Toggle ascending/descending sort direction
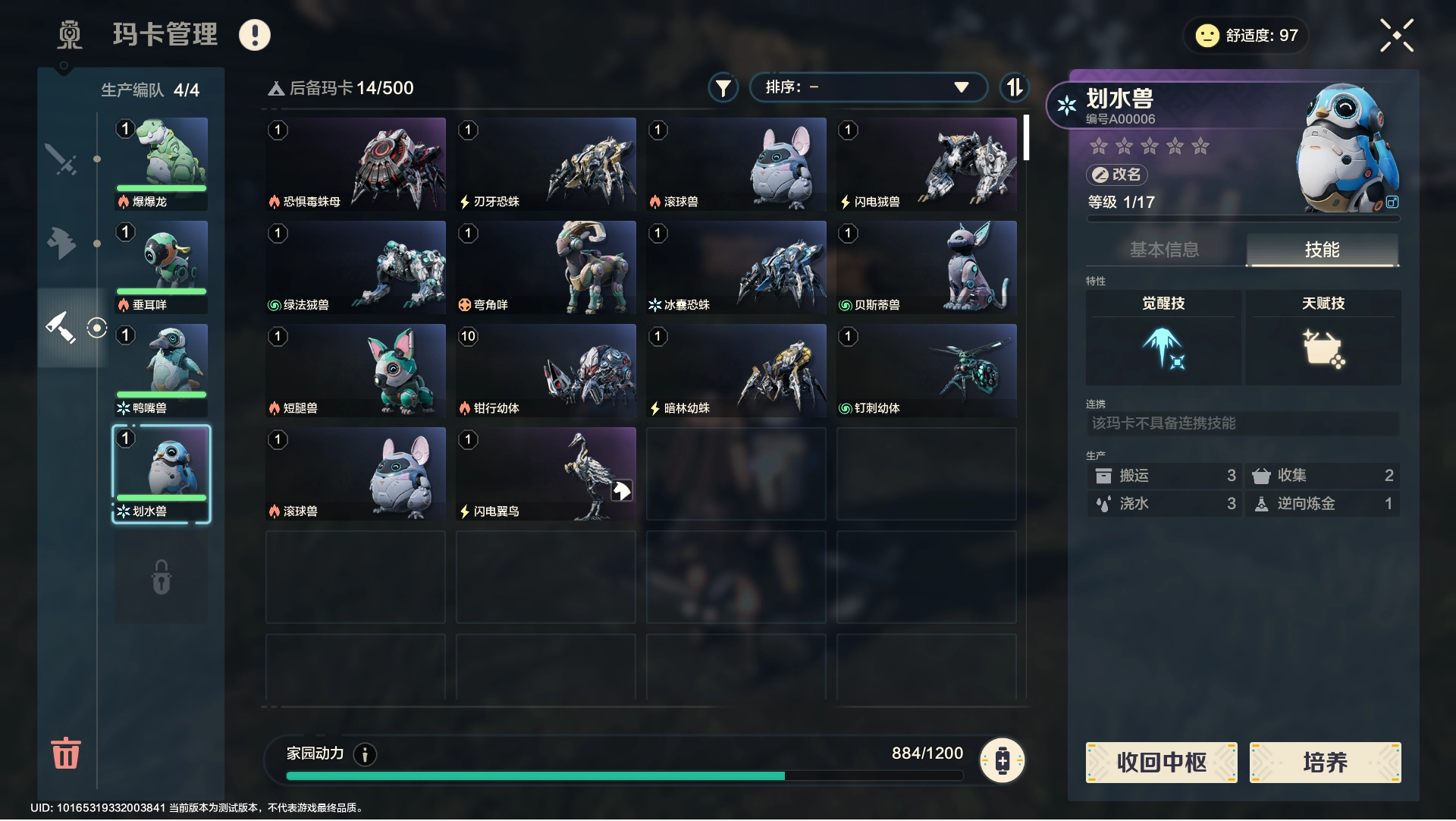The image size is (1456, 821). [x=1014, y=87]
